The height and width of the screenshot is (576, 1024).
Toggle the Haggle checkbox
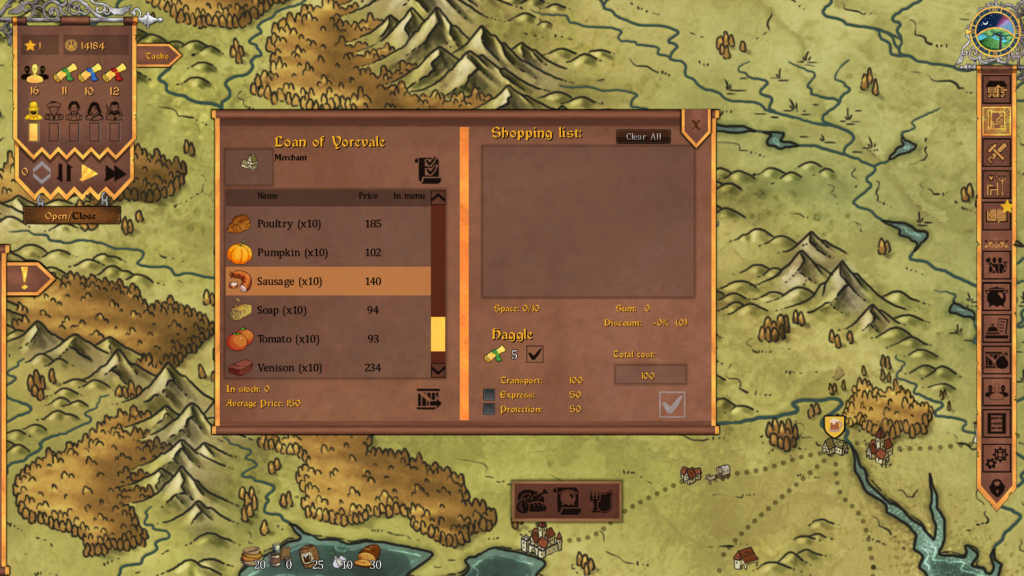pyautogui.click(x=535, y=353)
